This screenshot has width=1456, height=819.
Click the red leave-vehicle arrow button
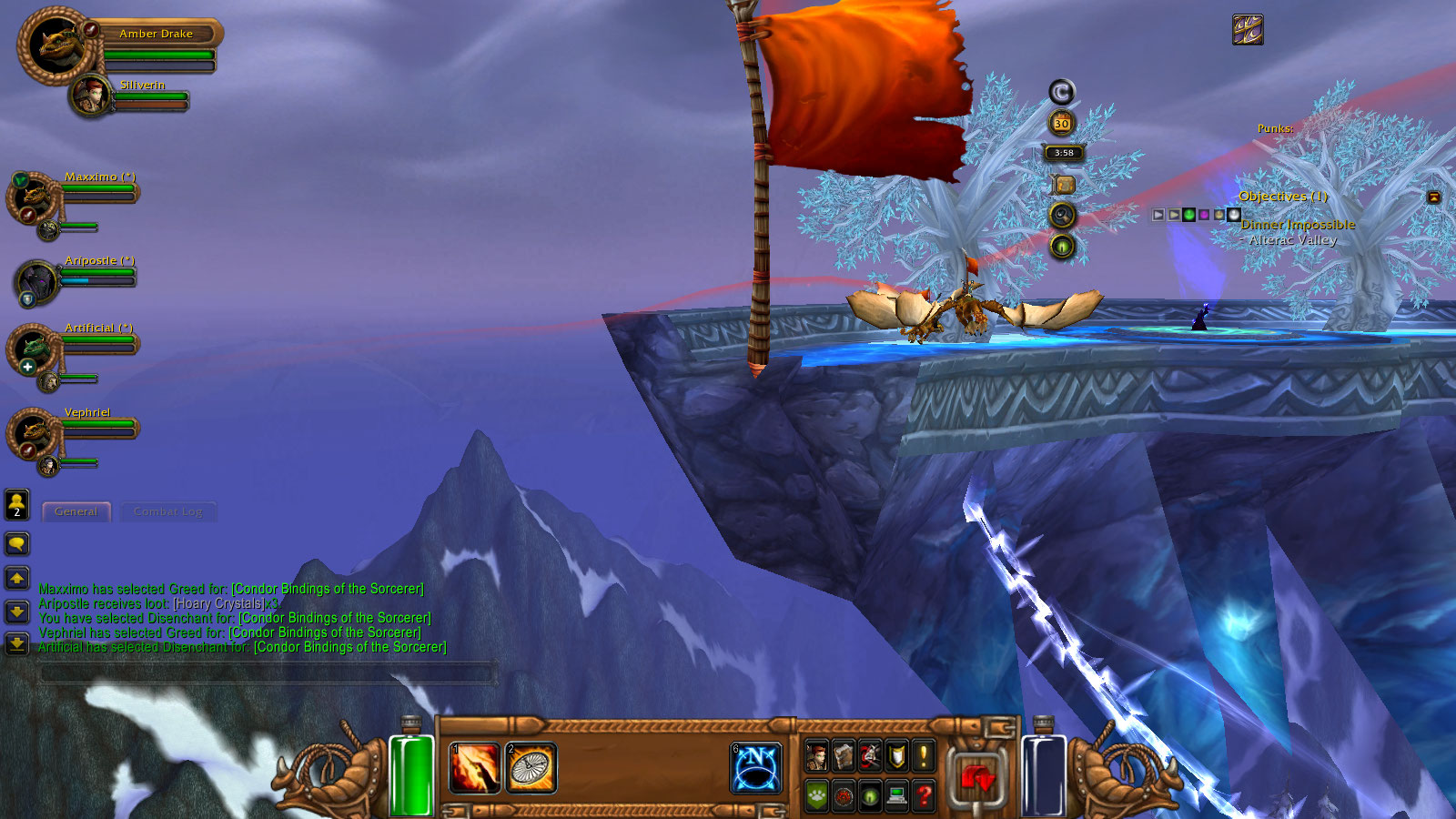(978, 779)
